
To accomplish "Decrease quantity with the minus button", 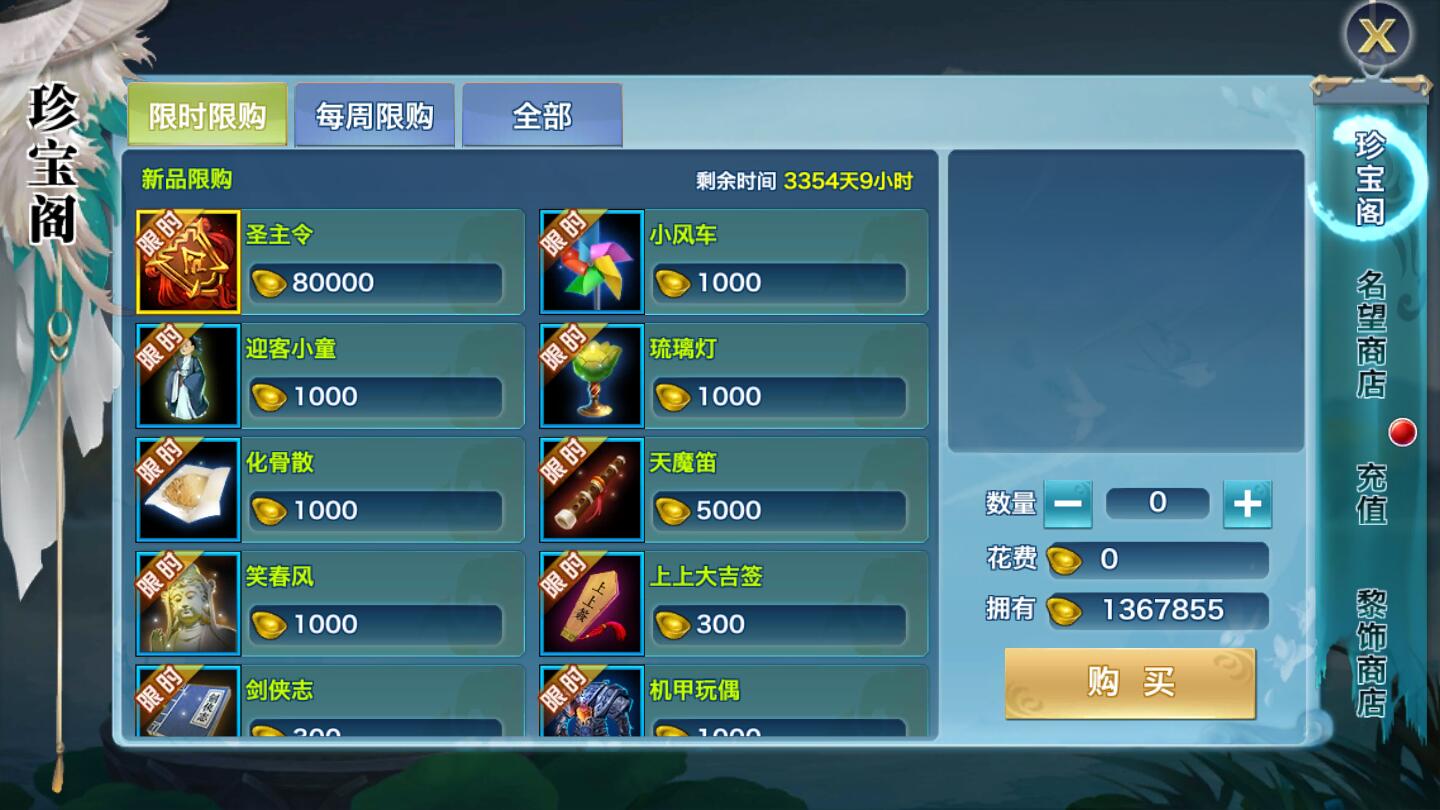I will [1069, 503].
